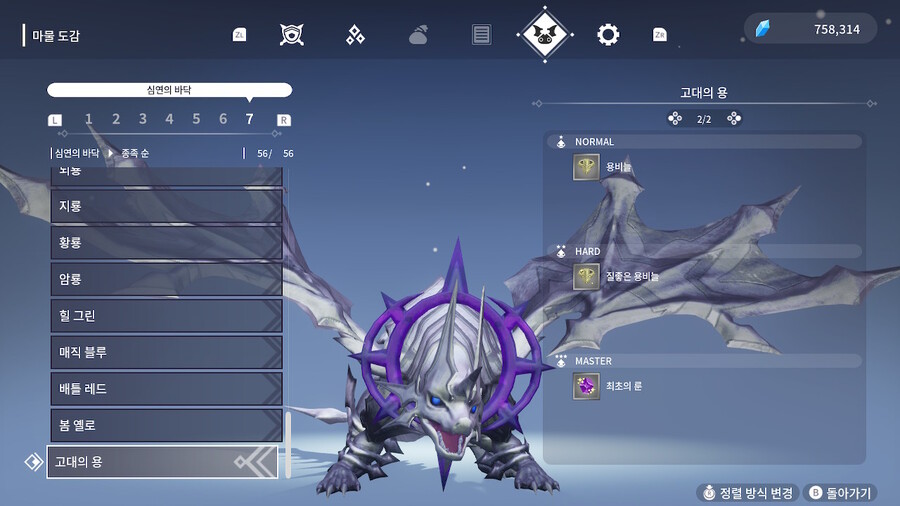
Task: Select 힐 그린 from the list
Action: point(166,316)
